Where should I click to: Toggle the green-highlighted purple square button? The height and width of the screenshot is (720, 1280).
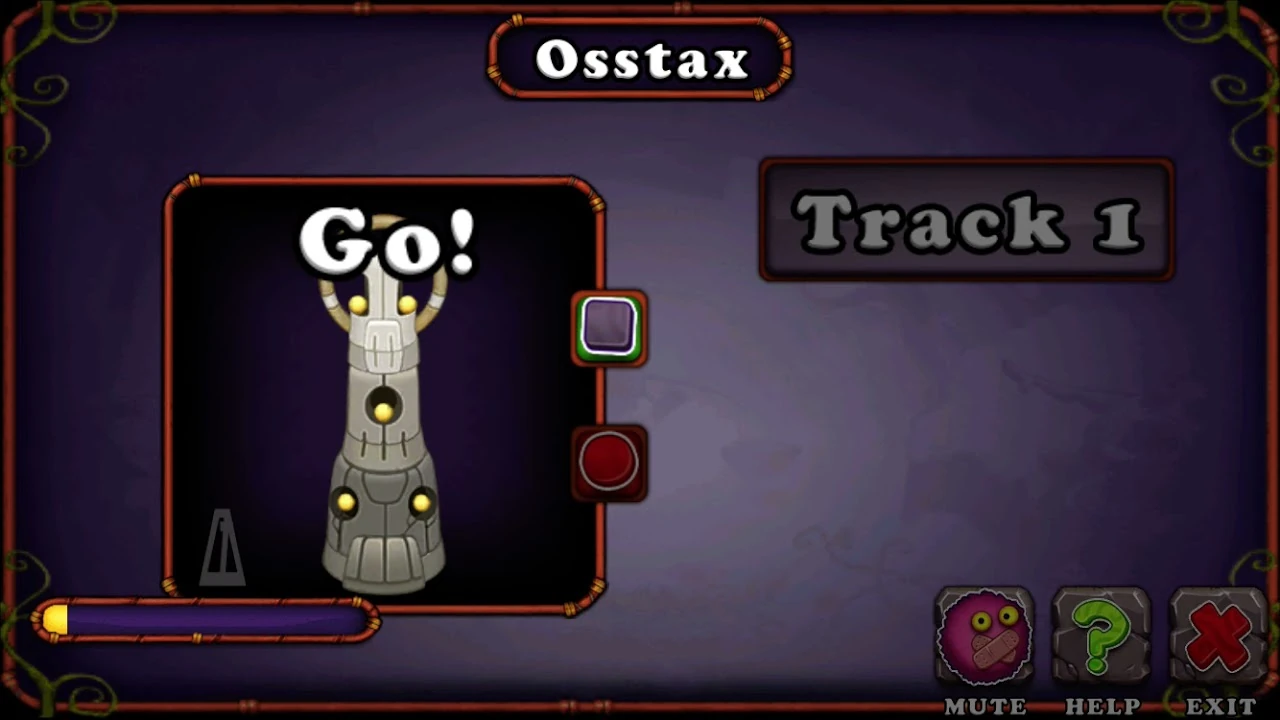610,328
